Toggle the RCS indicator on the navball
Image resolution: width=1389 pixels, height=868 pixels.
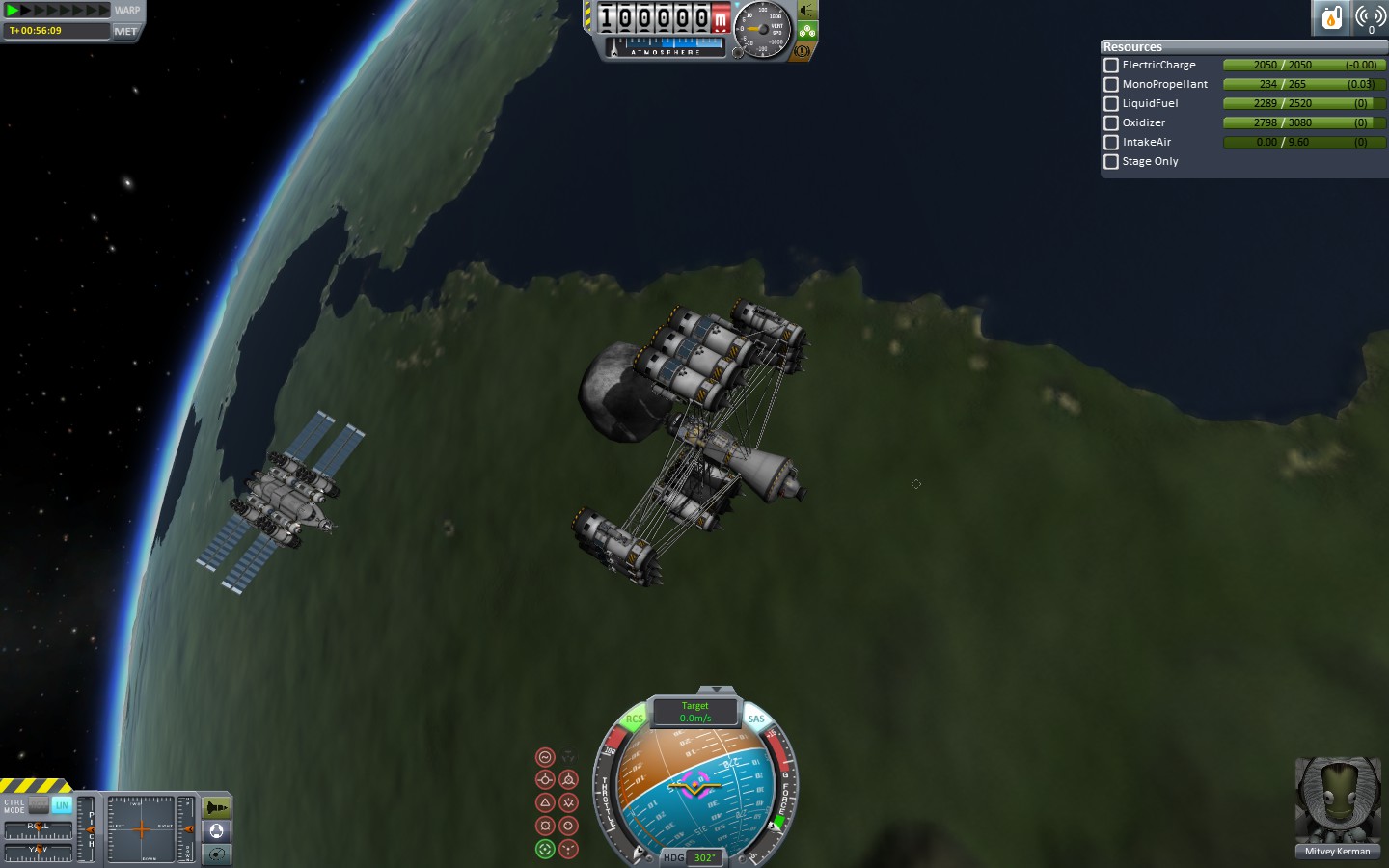(634, 719)
